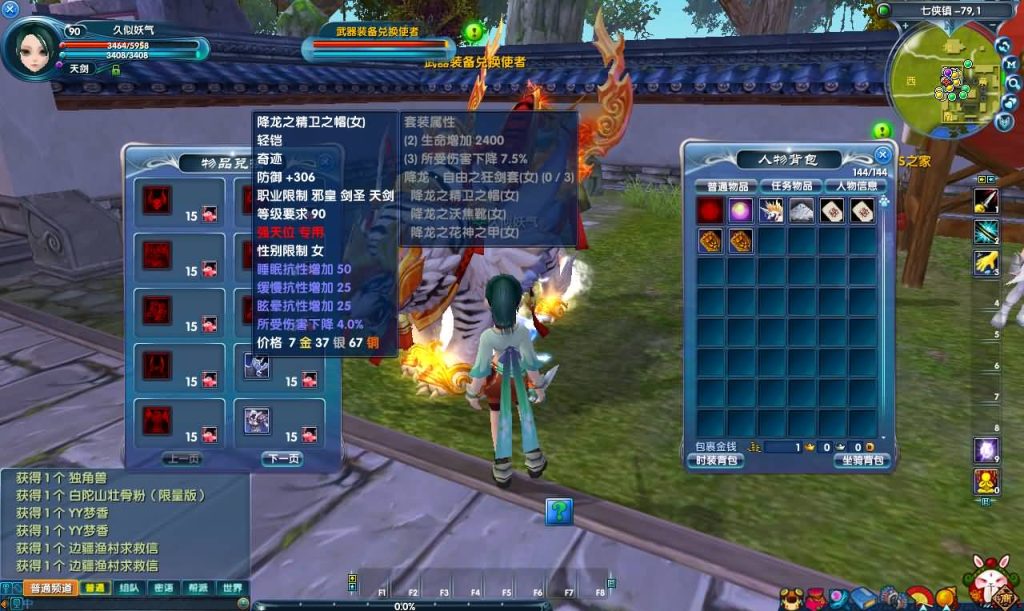The image size is (1024, 611).
Task: Select the purple glowing orb item
Action: pyautogui.click(x=742, y=210)
